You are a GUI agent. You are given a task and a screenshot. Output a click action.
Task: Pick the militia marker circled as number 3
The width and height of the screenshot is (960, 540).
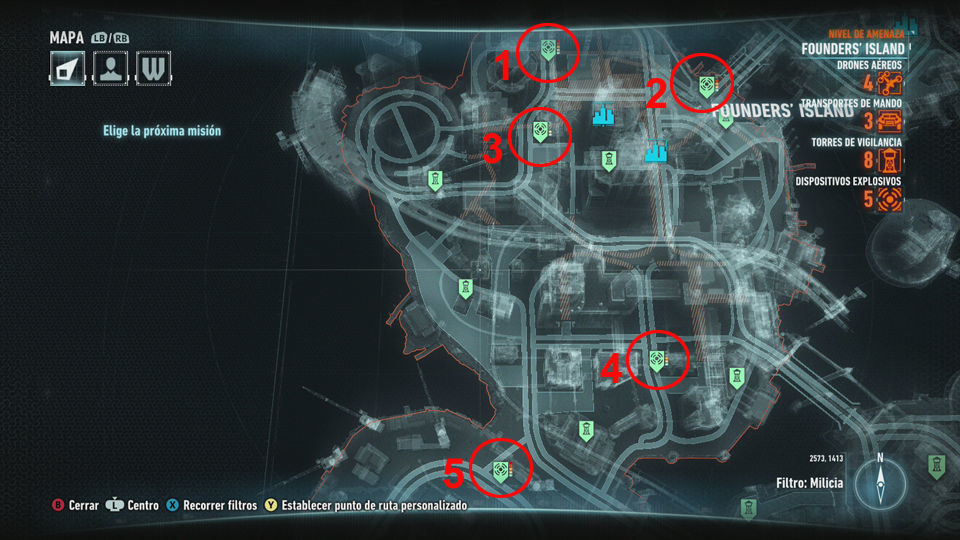[539, 130]
